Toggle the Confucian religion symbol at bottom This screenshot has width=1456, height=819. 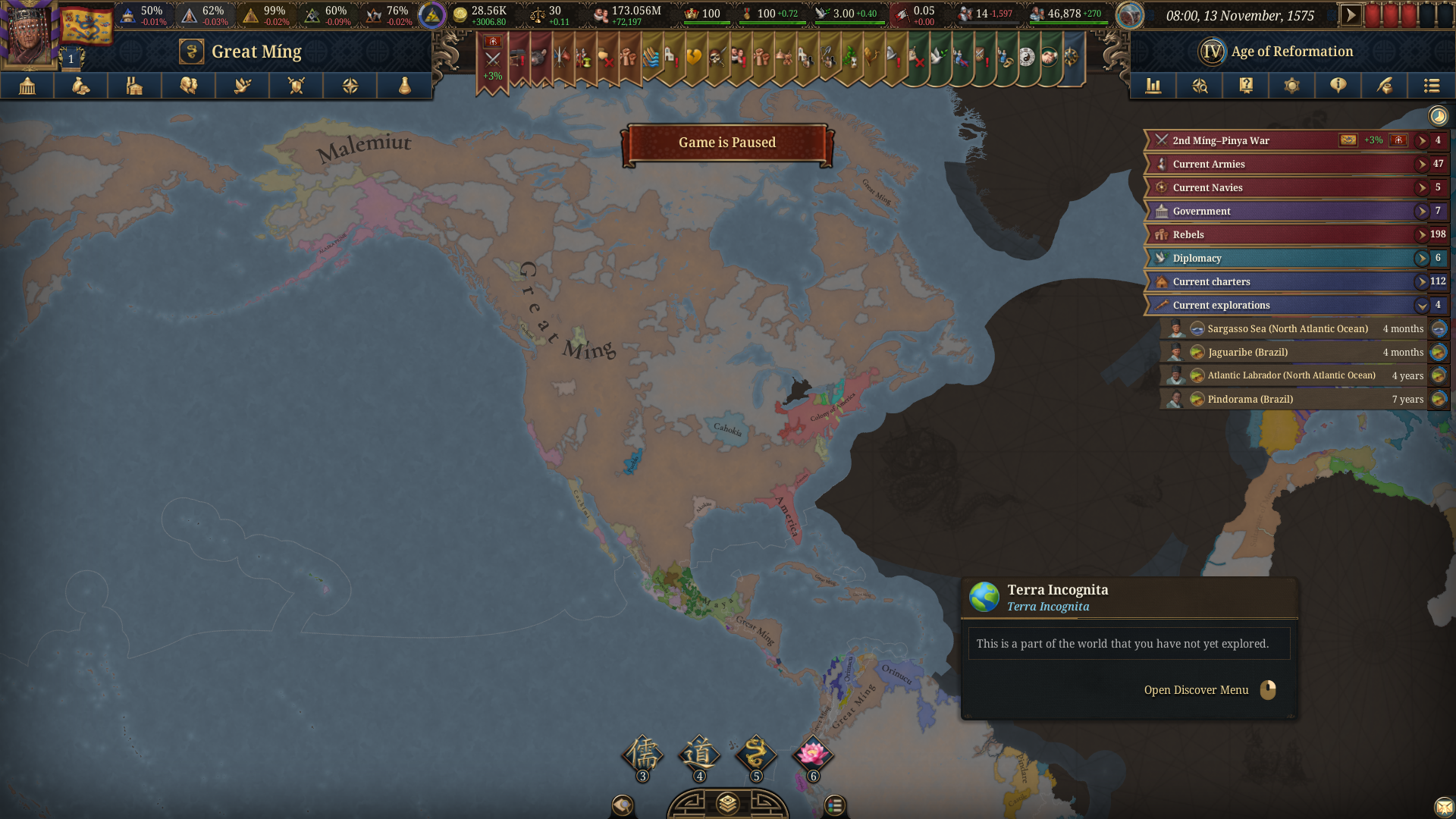click(x=642, y=755)
